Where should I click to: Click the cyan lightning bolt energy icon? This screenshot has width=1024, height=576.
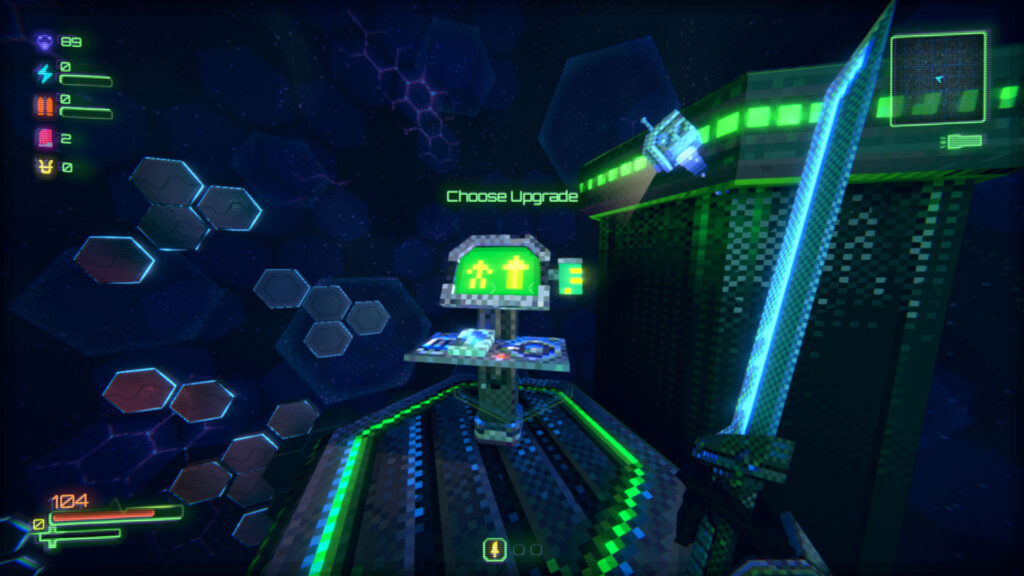pos(44,73)
